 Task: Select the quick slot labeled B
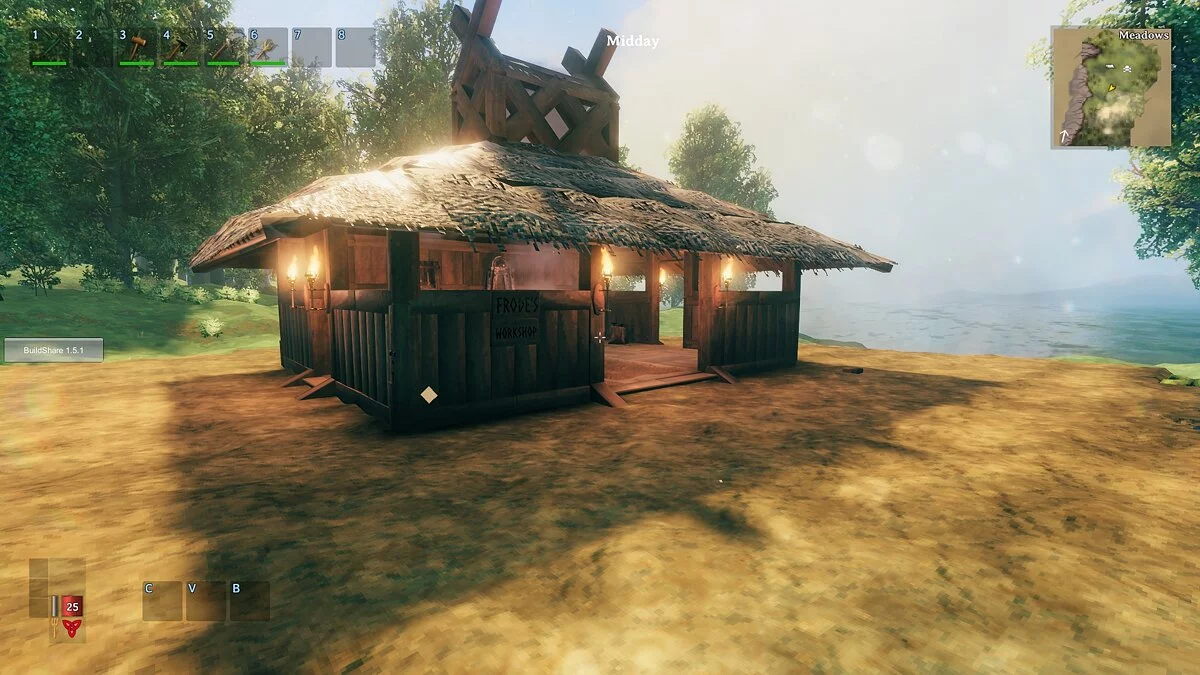point(250,601)
